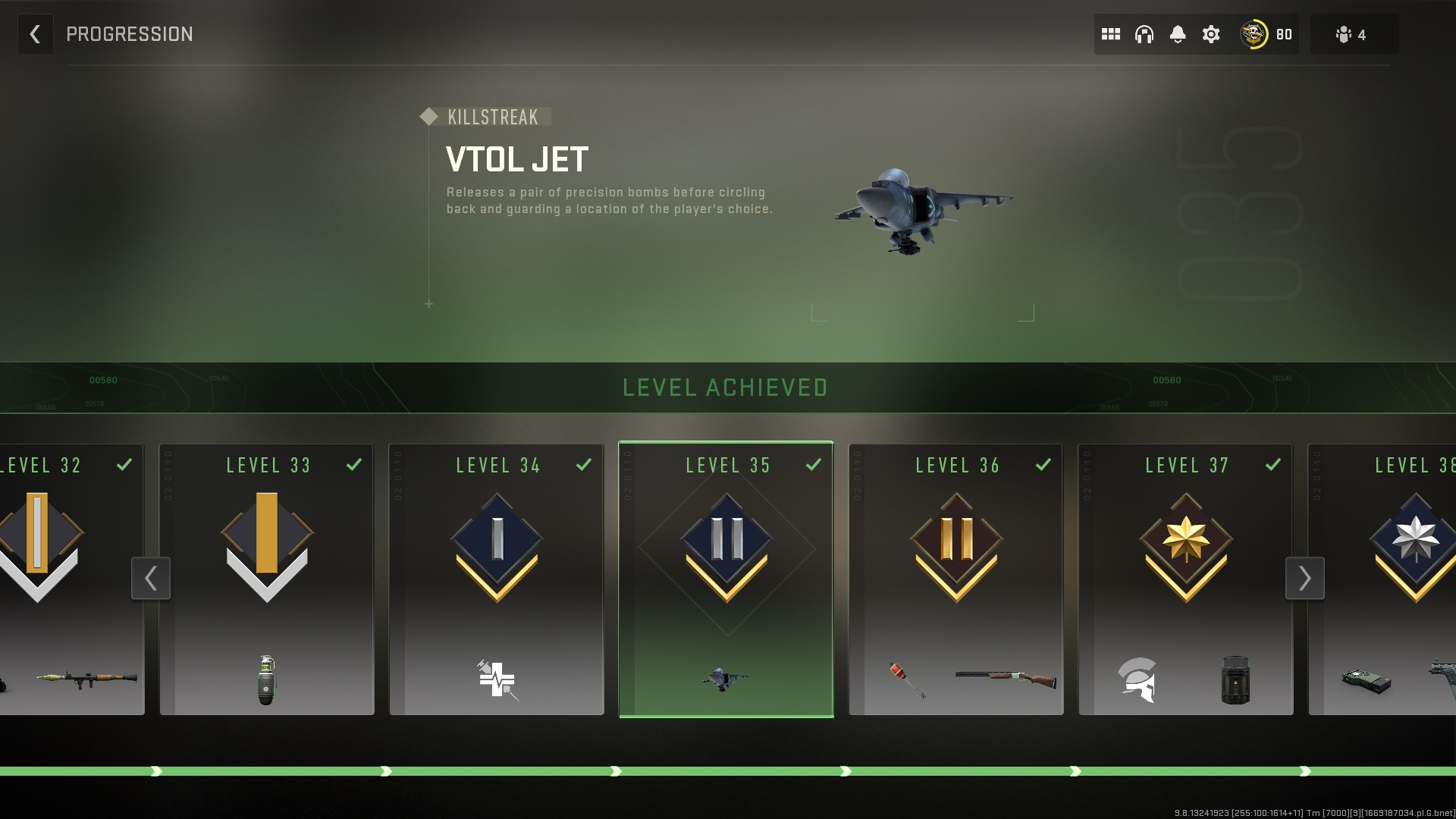Click the headset audio icon

coord(1144,33)
